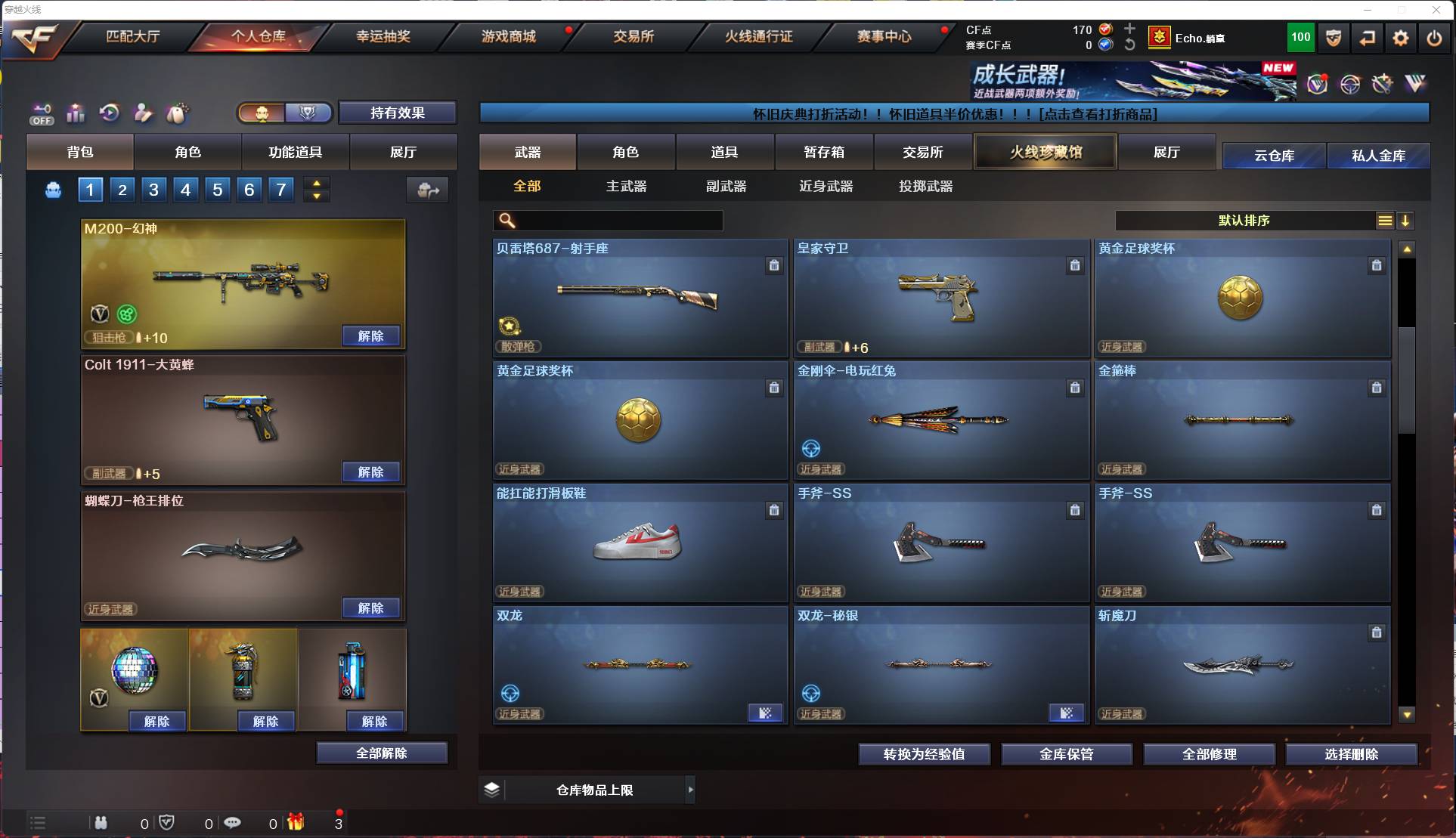Click the item tag/name tag icon
This screenshot has width=1456, height=838.
pos(177,113)
